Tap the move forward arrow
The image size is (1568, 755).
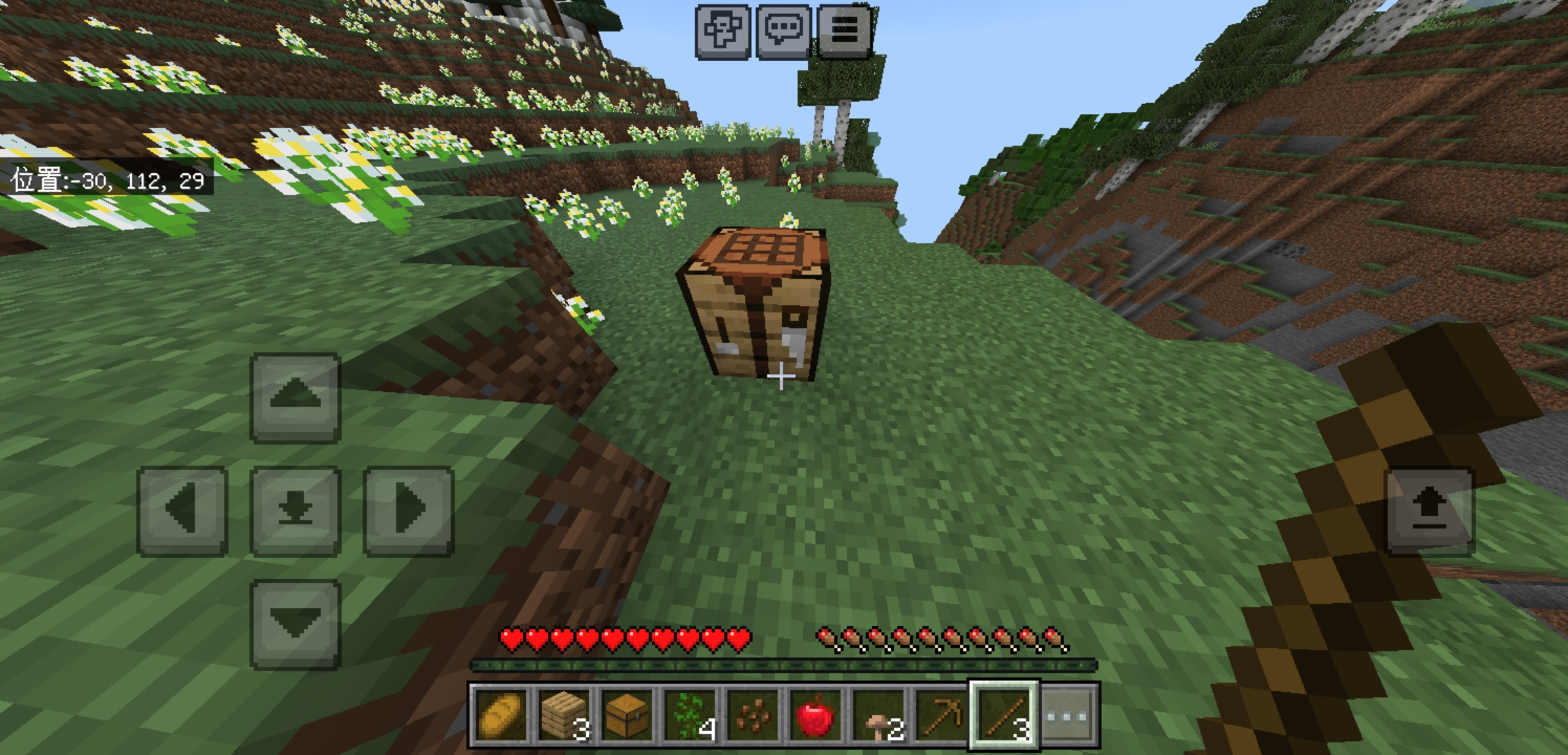pos(296,398)
